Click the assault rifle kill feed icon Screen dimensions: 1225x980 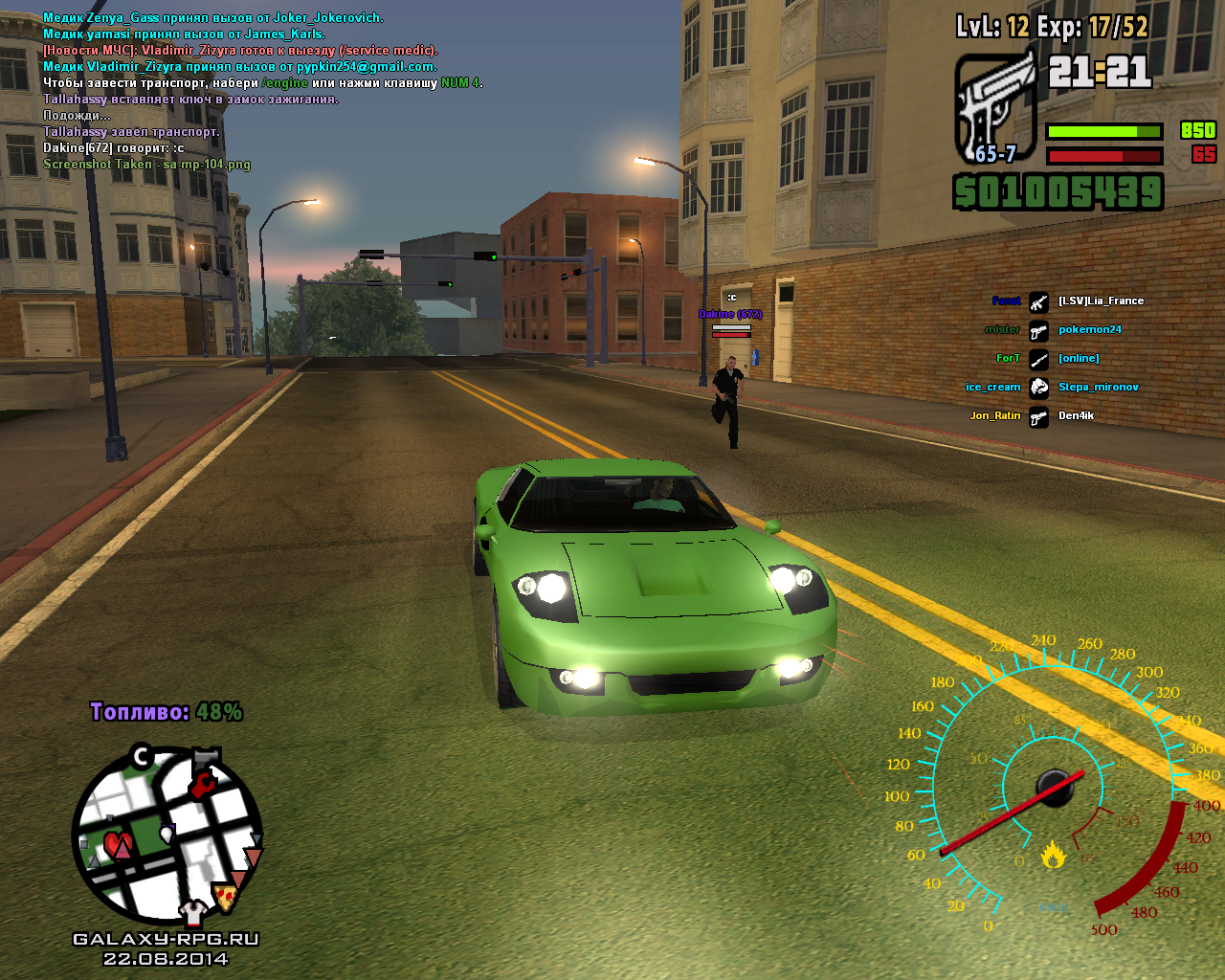(1038, 301)
